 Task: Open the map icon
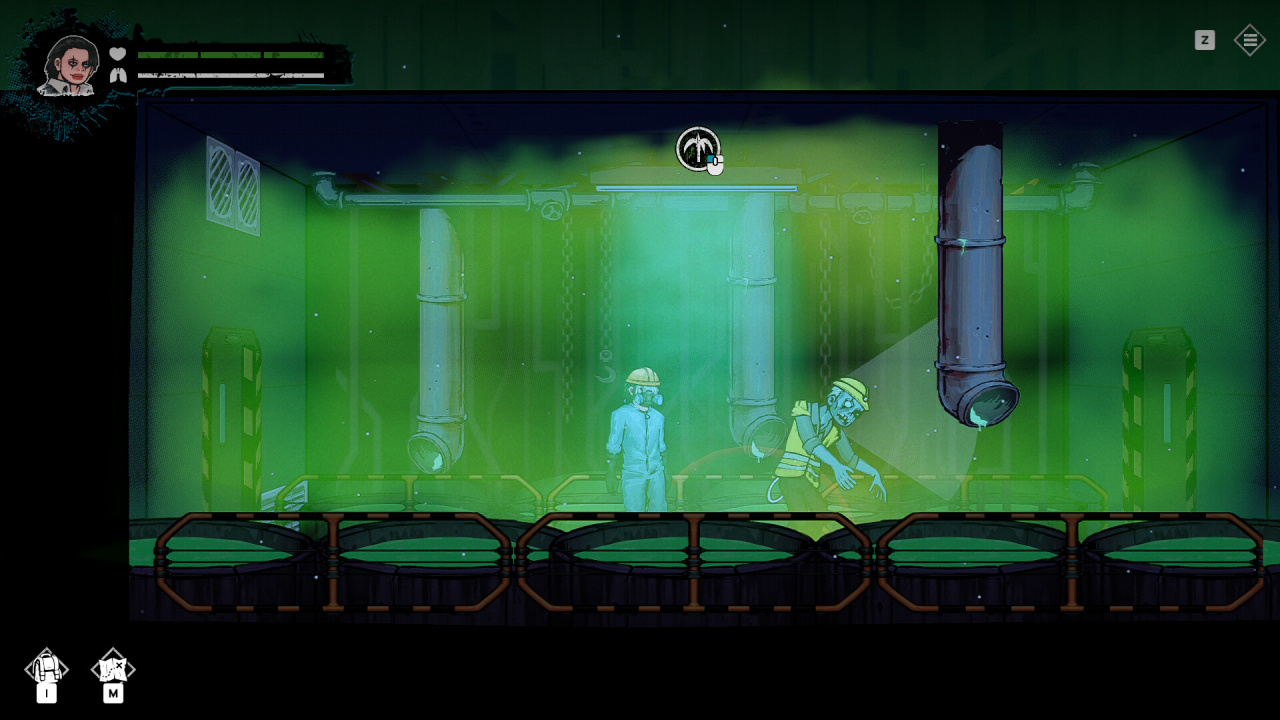[113, 667]
